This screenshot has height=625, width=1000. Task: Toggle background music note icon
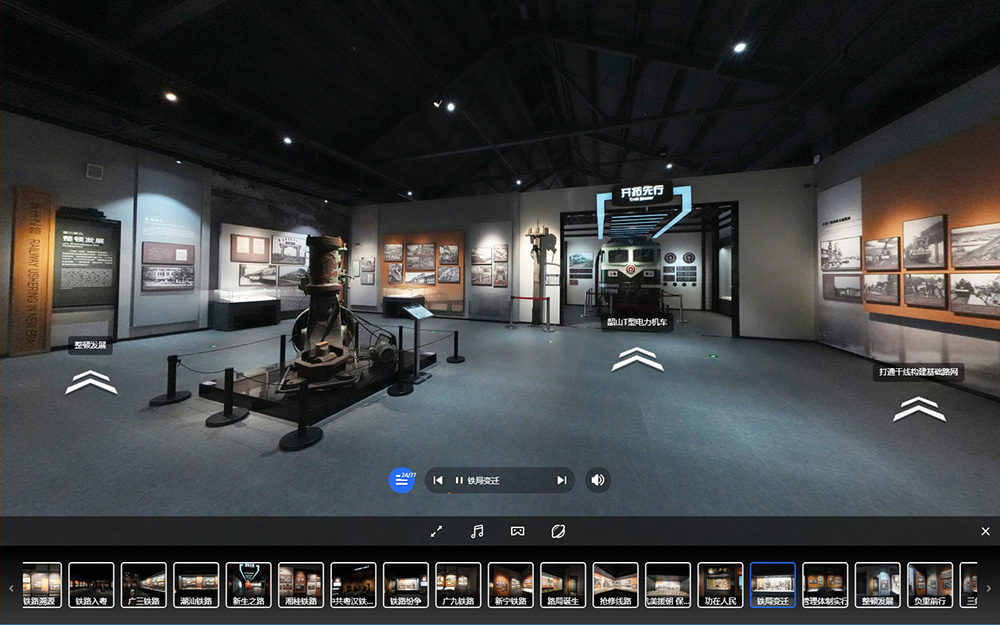point(477,531)
